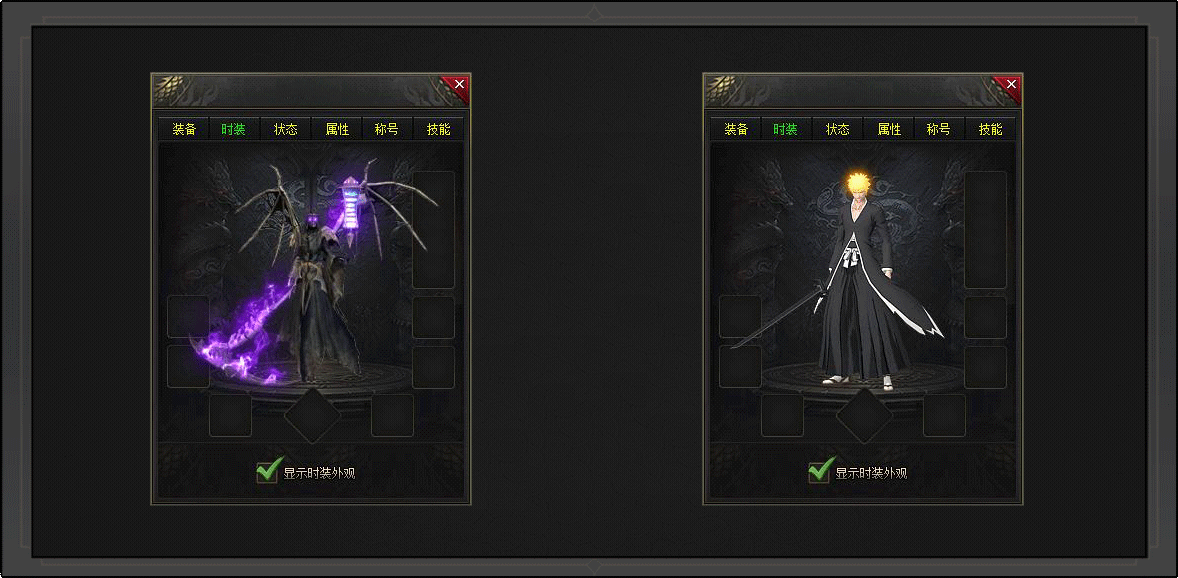
Task: Choose the 技能 tab in the reaper panel
Action: click(x=438, y=130)
